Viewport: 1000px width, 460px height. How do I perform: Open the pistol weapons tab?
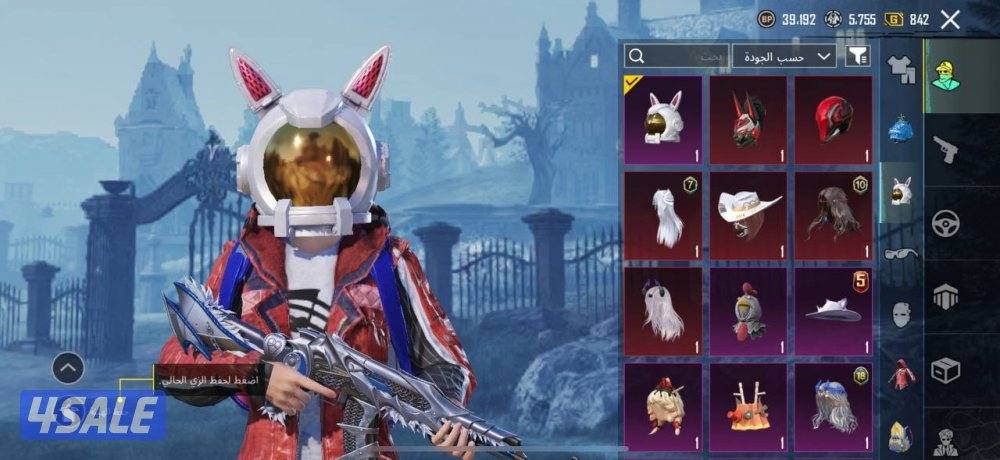point(945,148)
